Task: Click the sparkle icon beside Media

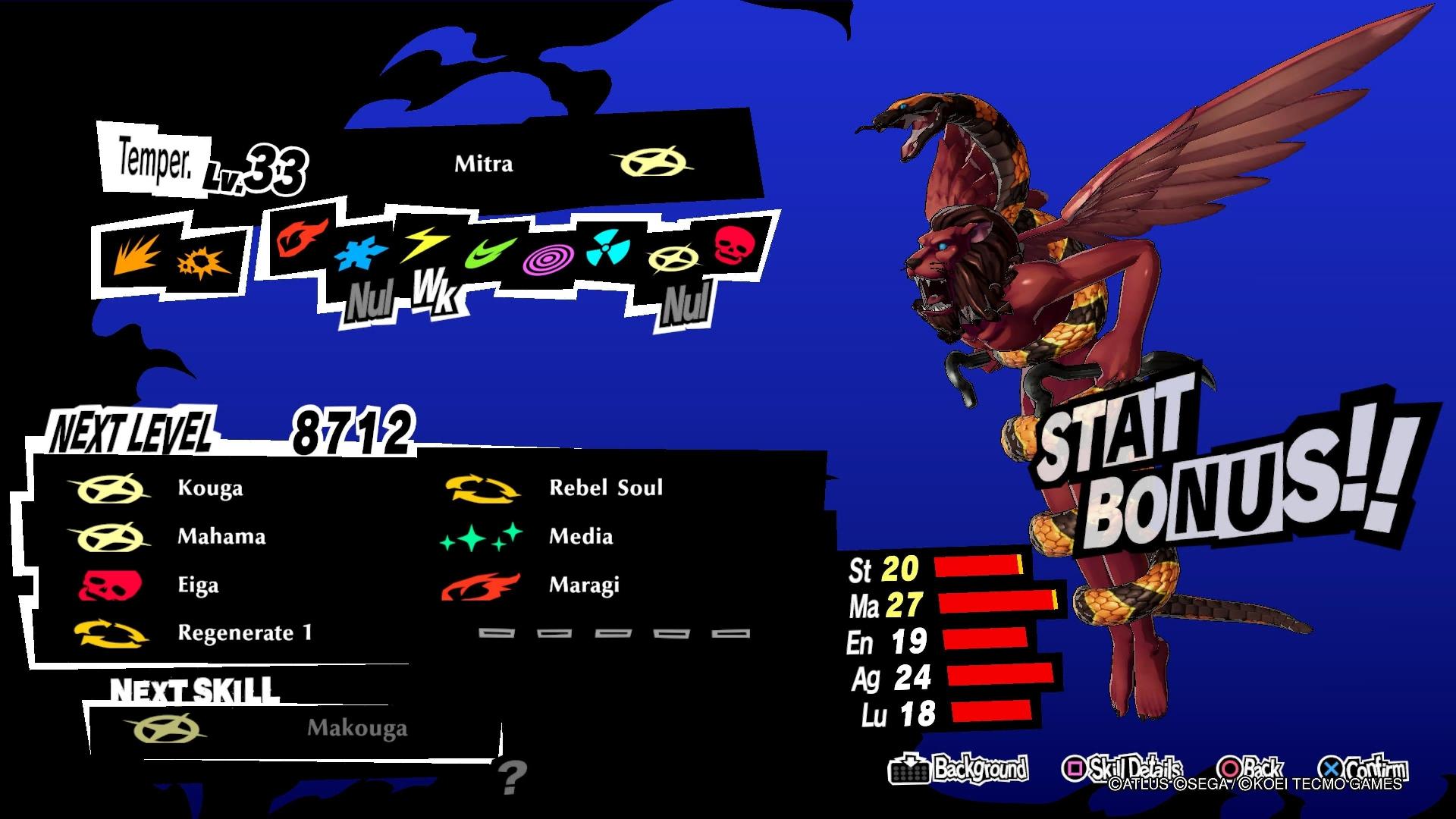Action: pos(482,536)
